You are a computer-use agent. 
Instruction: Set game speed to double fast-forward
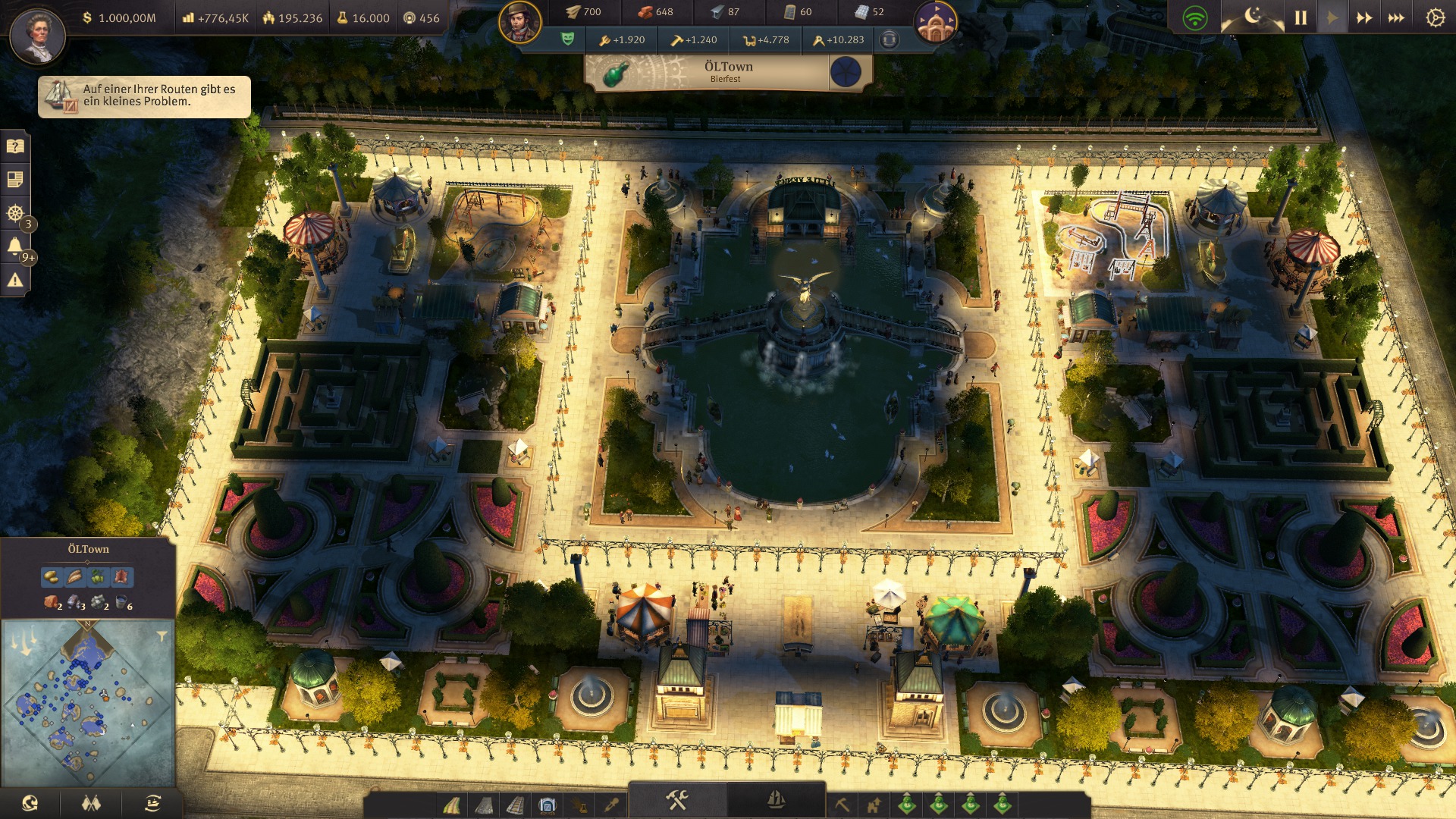coord(1363,17)
